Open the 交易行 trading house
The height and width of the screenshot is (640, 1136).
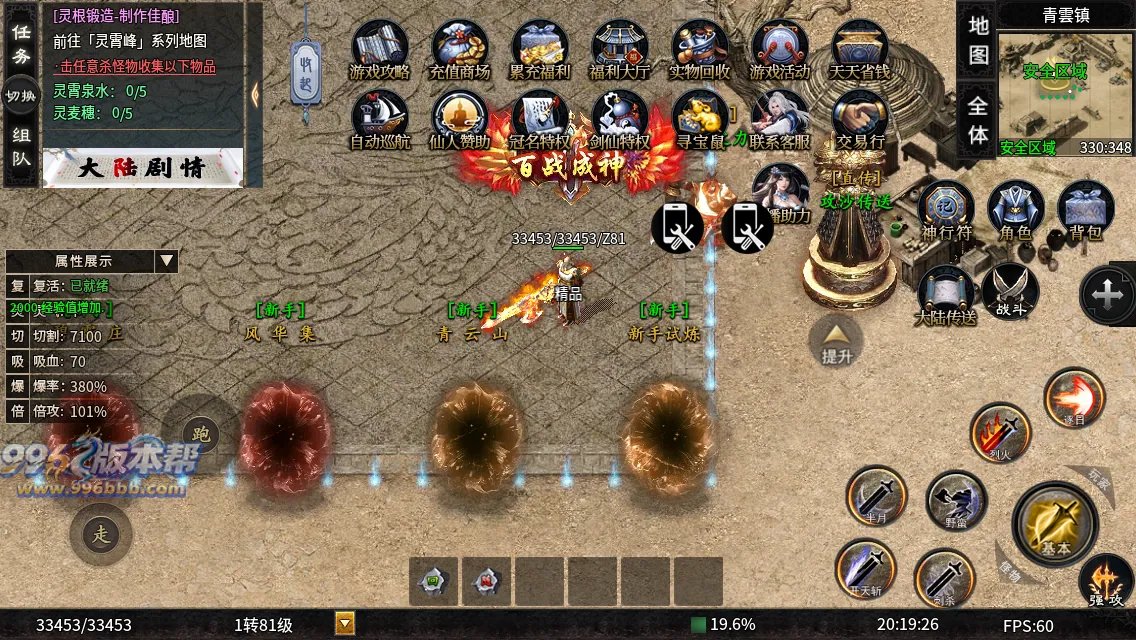(860, 118)
